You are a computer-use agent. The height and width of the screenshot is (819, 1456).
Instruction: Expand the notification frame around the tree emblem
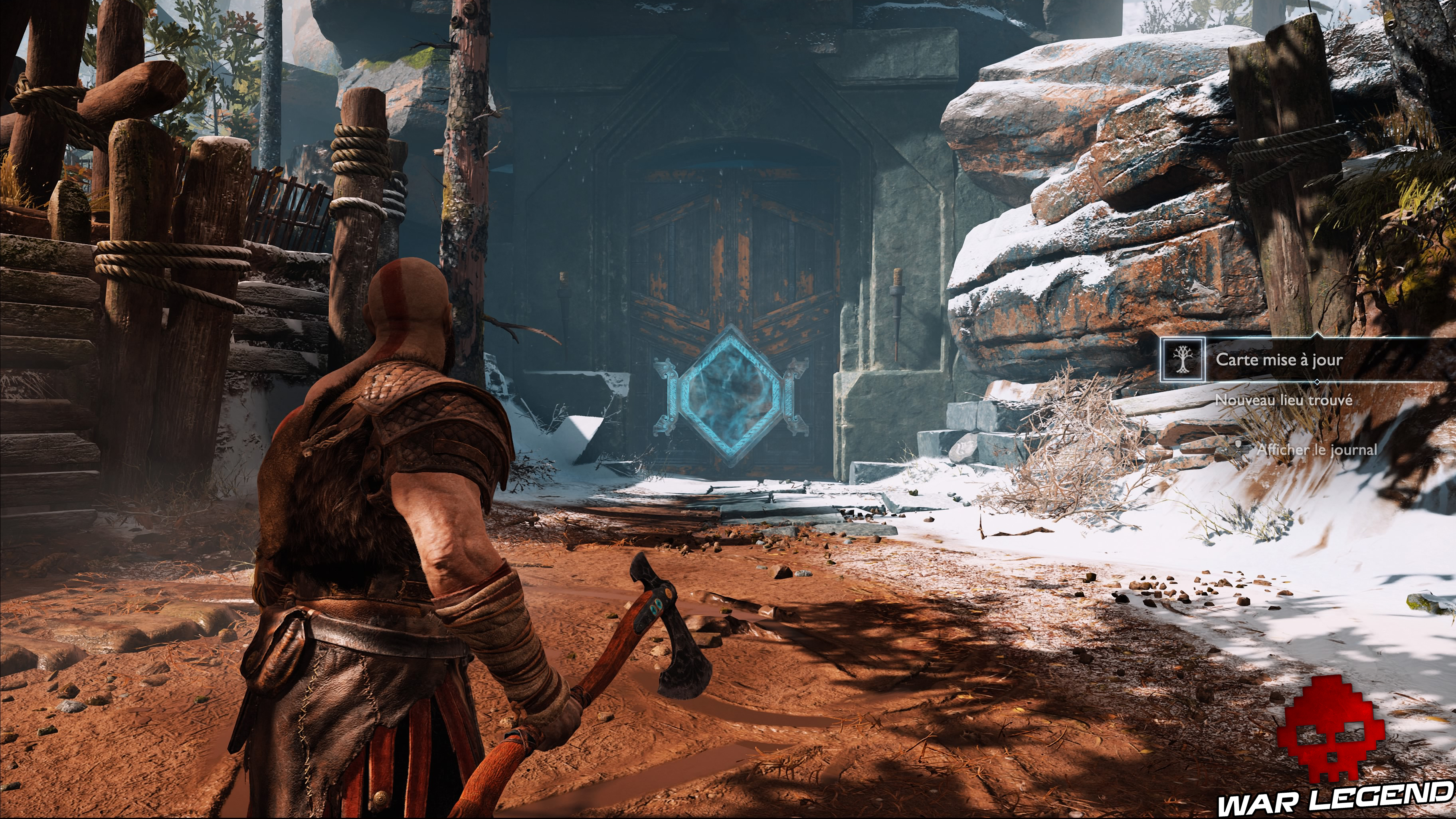pyautogui.click(x=1183, y=360)
